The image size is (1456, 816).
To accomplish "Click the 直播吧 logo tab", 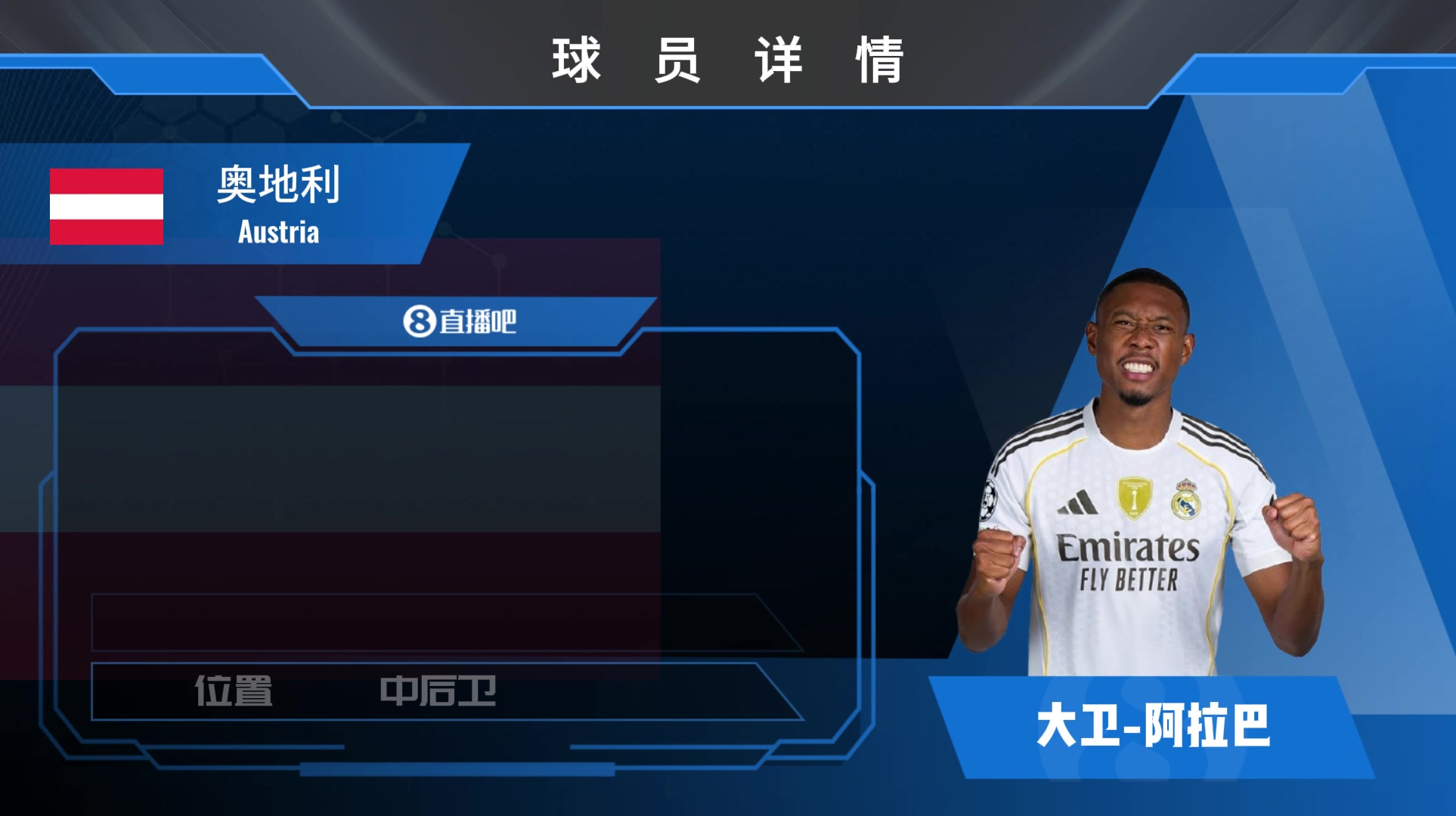I will click(x=459, y=322).
